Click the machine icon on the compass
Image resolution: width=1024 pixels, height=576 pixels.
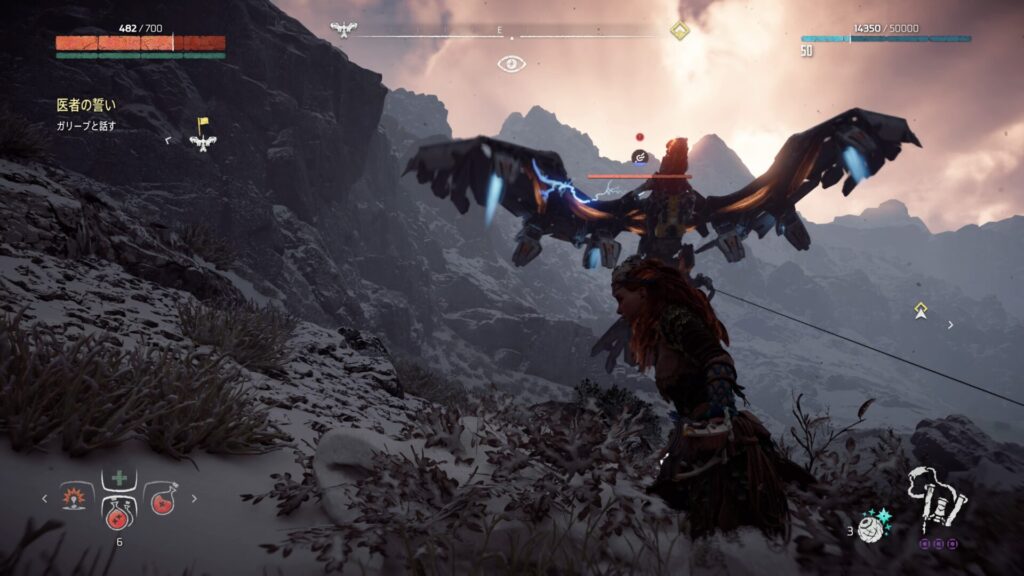344,30
